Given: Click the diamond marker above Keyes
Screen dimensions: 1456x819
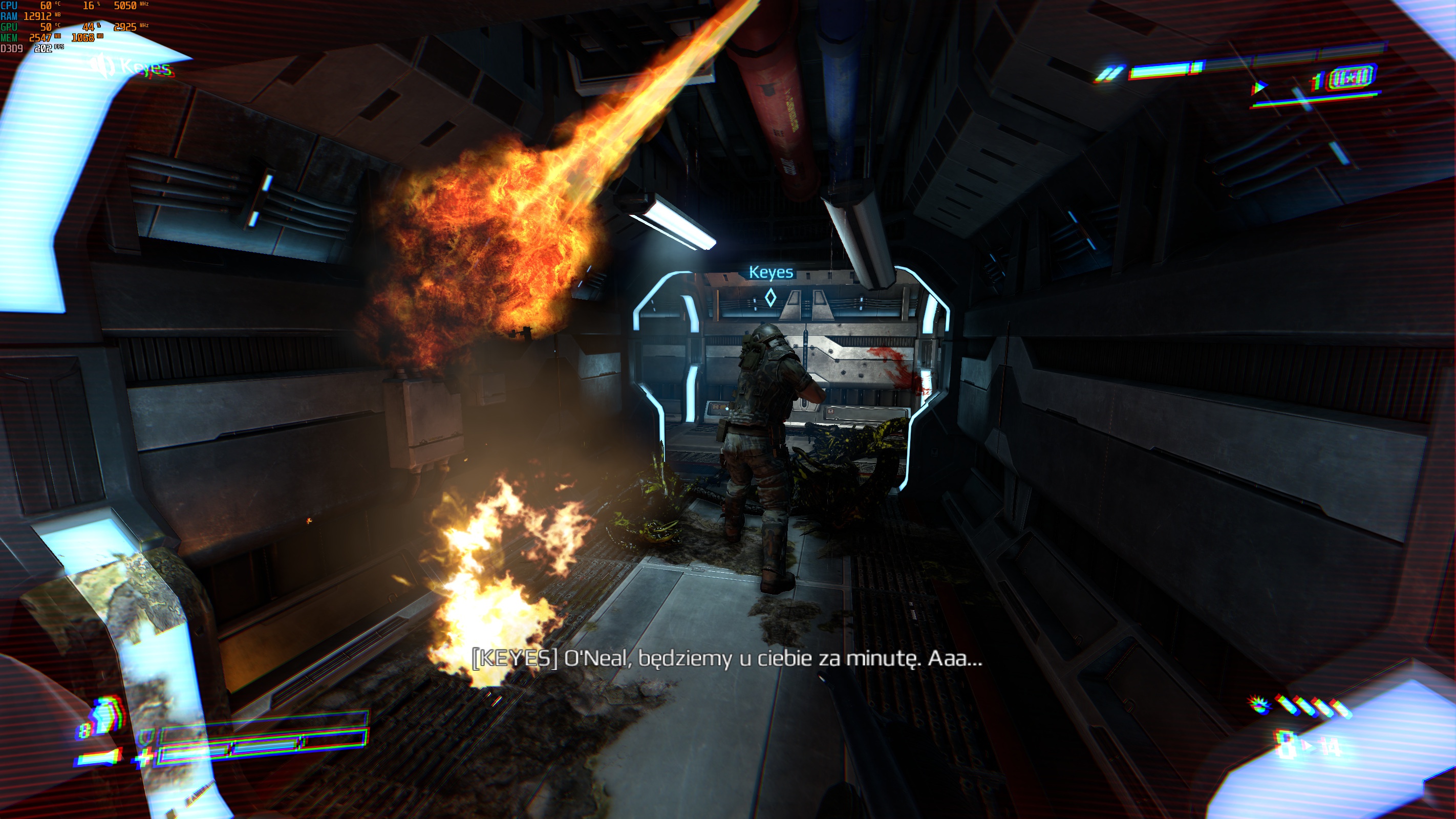Looking at the screenshot, I should tap(770, 297).
